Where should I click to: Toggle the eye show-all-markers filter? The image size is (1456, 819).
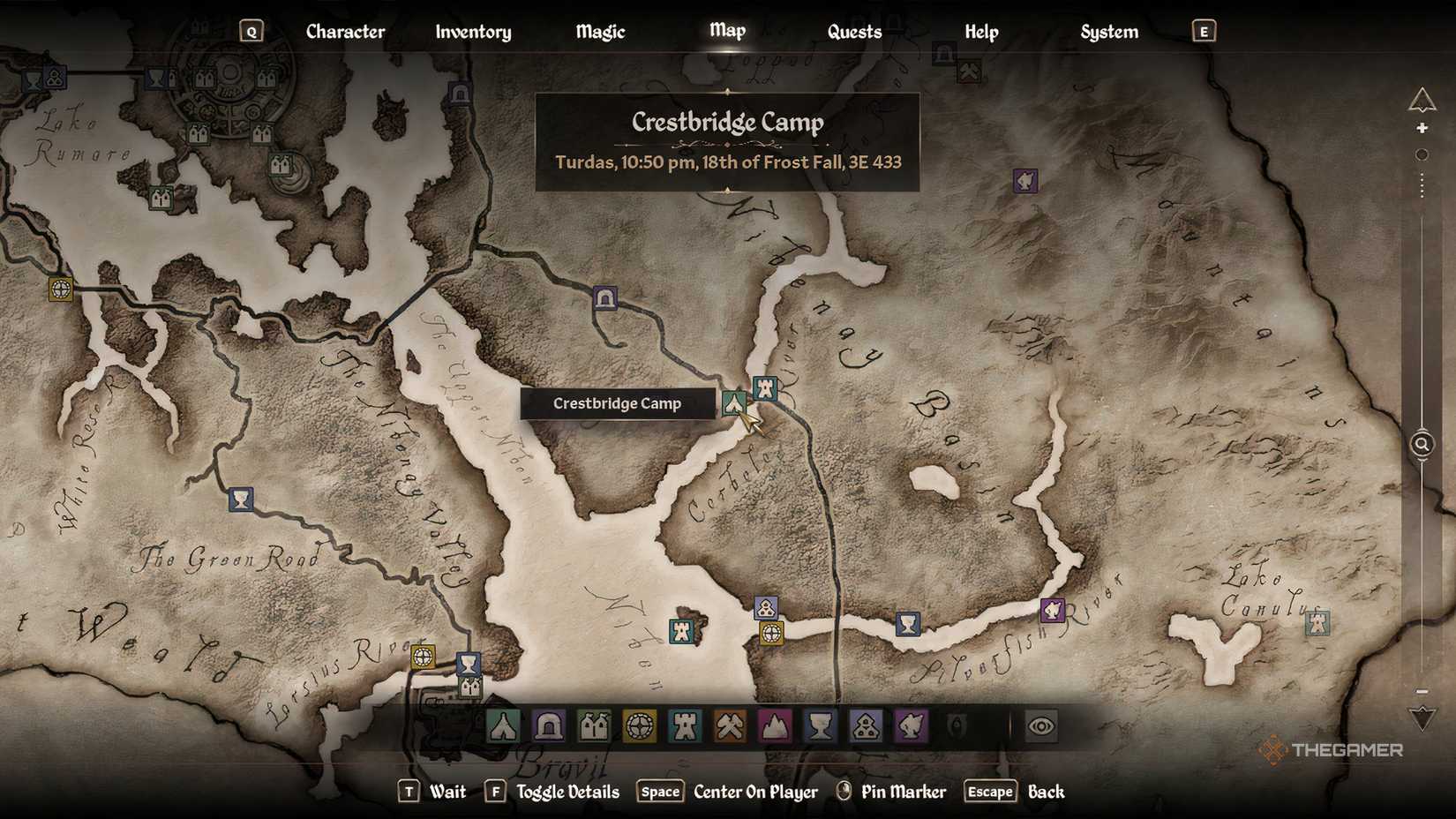pyautogui.click(x=1041, y=726)
